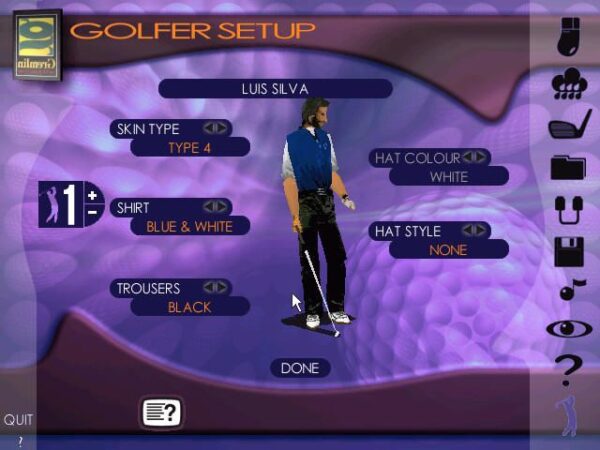This screenshot has width=600, height=450.
Task: Click QUIT in the corner
Action: click(x=18, y=420)
